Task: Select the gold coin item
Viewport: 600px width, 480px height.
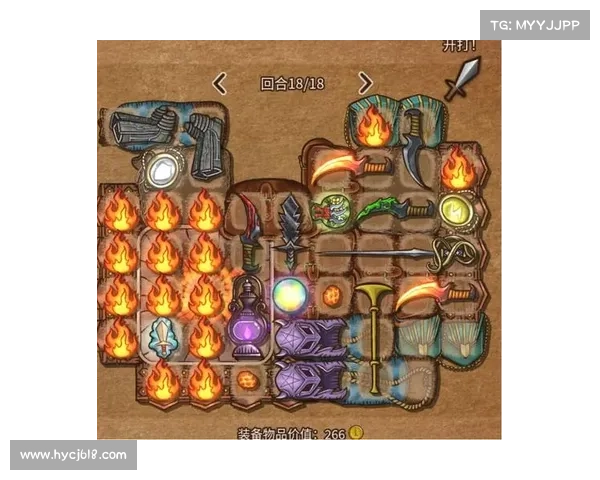Action: (x=455, y=210)
